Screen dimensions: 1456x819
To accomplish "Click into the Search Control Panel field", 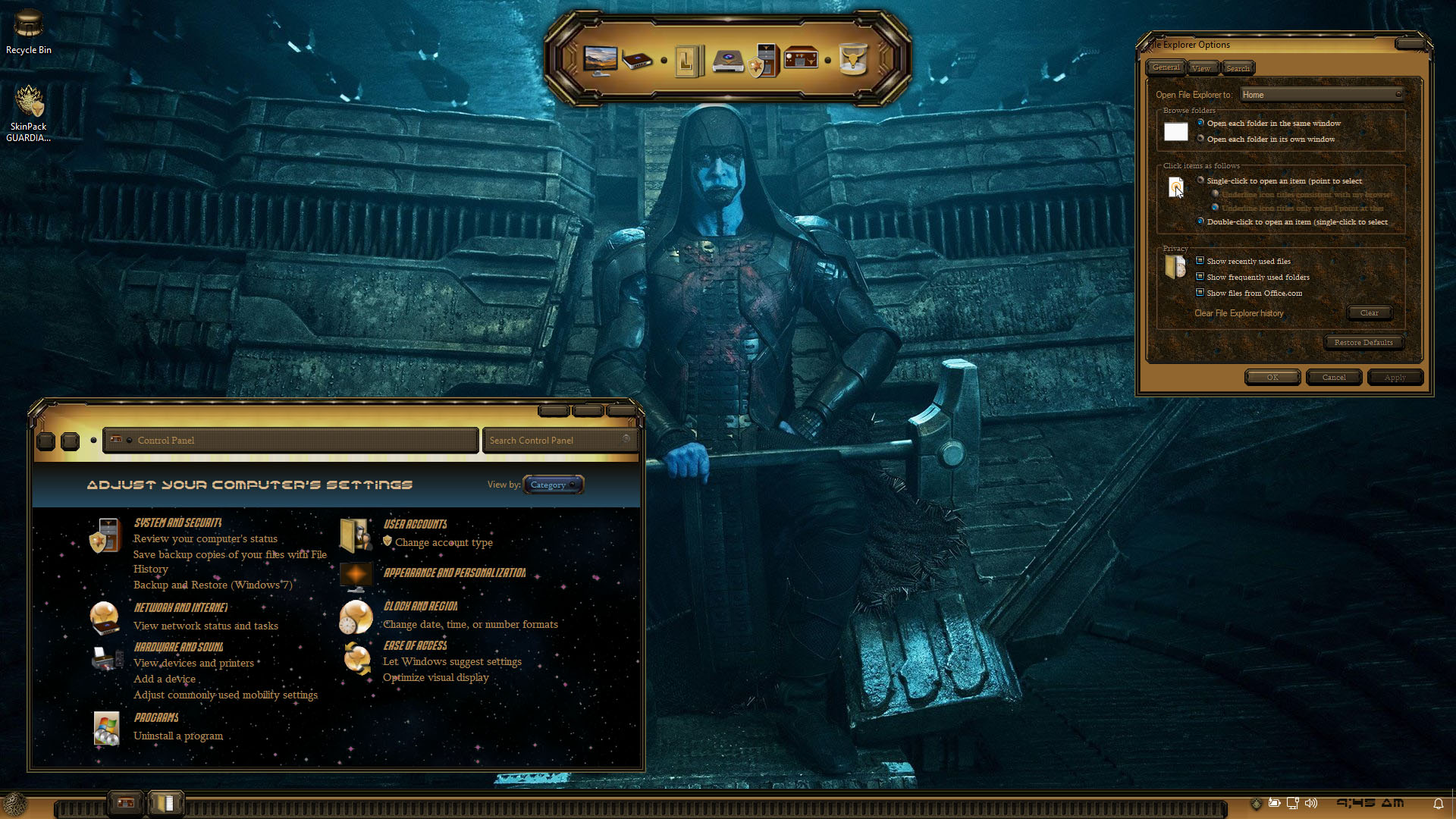I will pyautogui.click(x=555, y=440).
